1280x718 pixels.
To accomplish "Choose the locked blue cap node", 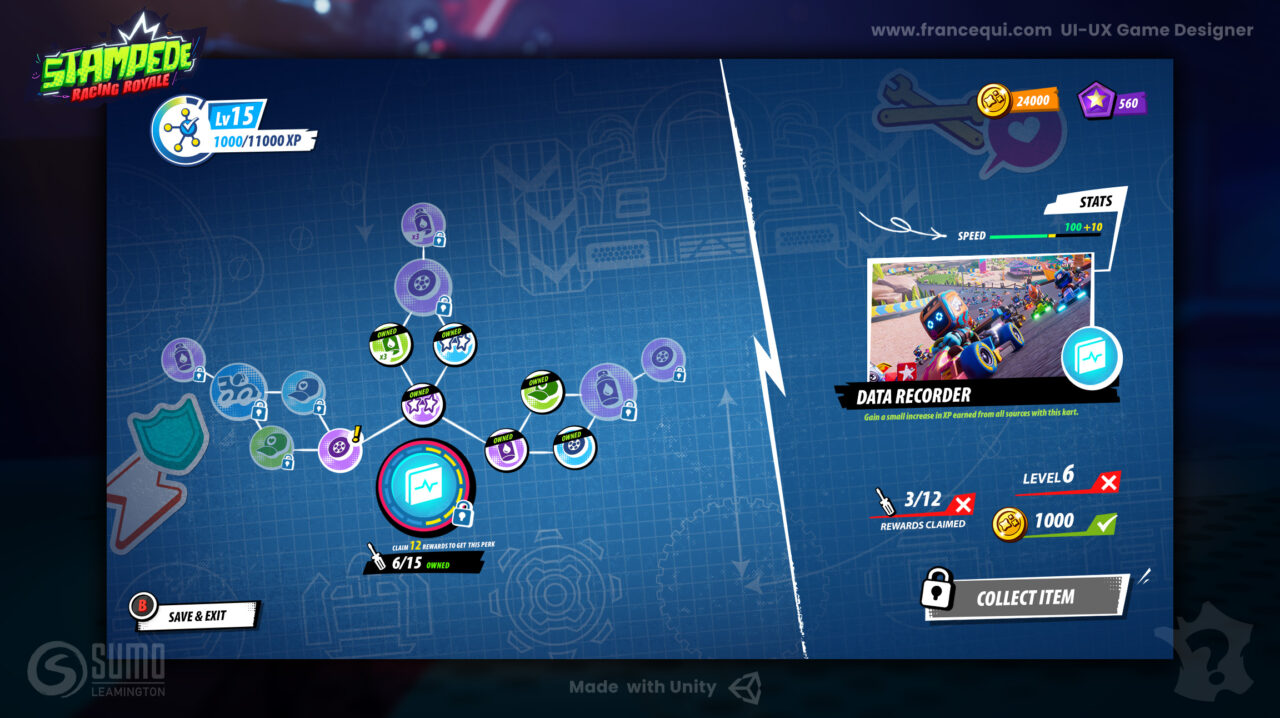I will coord(301,391).
